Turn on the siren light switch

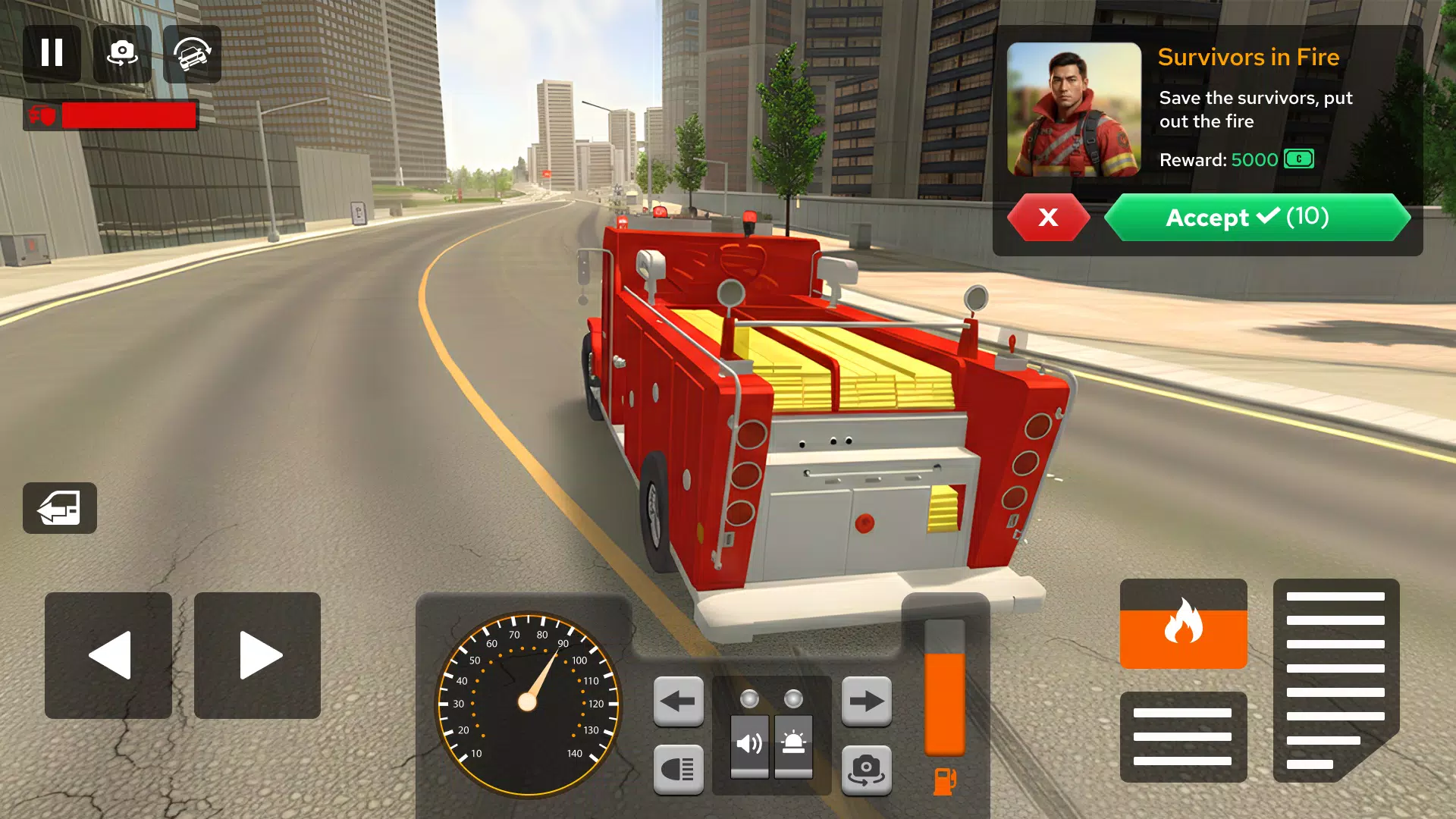(793, 745)
